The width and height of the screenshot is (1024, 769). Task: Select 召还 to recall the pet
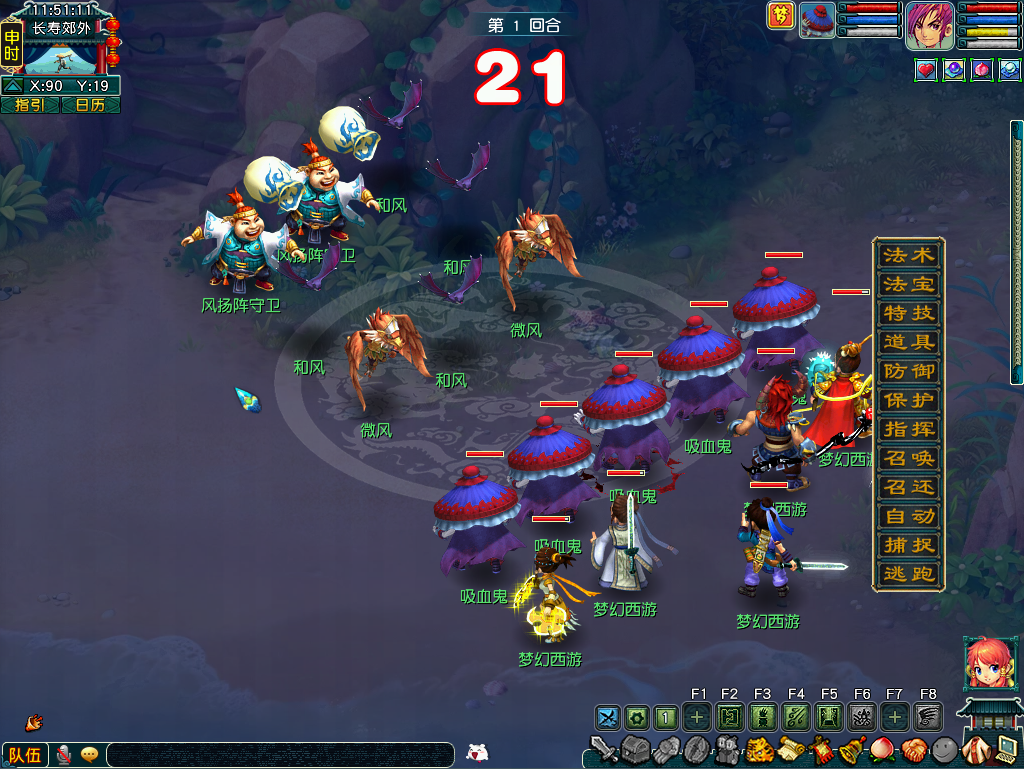[908, 488]
